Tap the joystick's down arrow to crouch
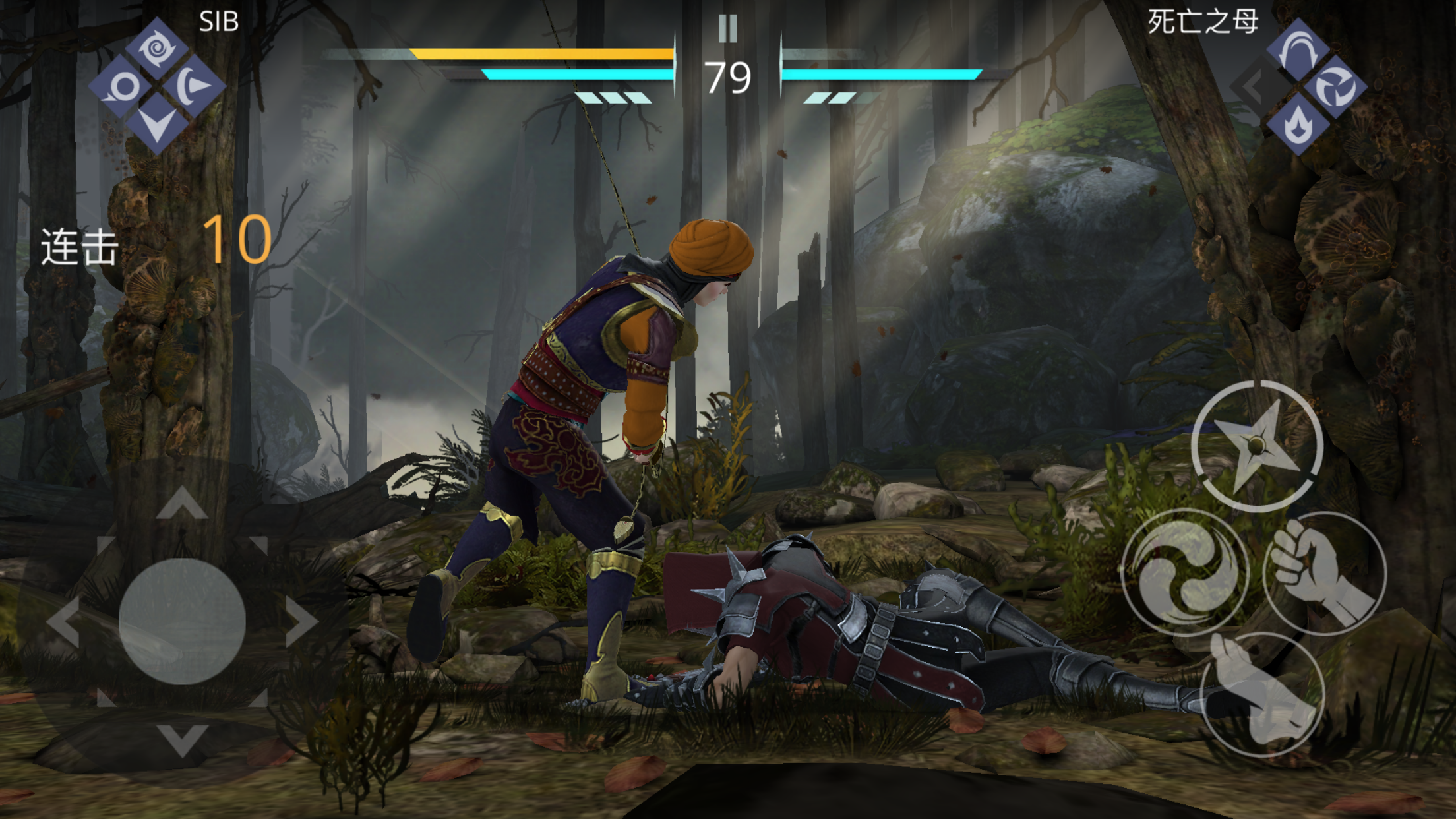The image size is (1456, 819). coord(182,739)
